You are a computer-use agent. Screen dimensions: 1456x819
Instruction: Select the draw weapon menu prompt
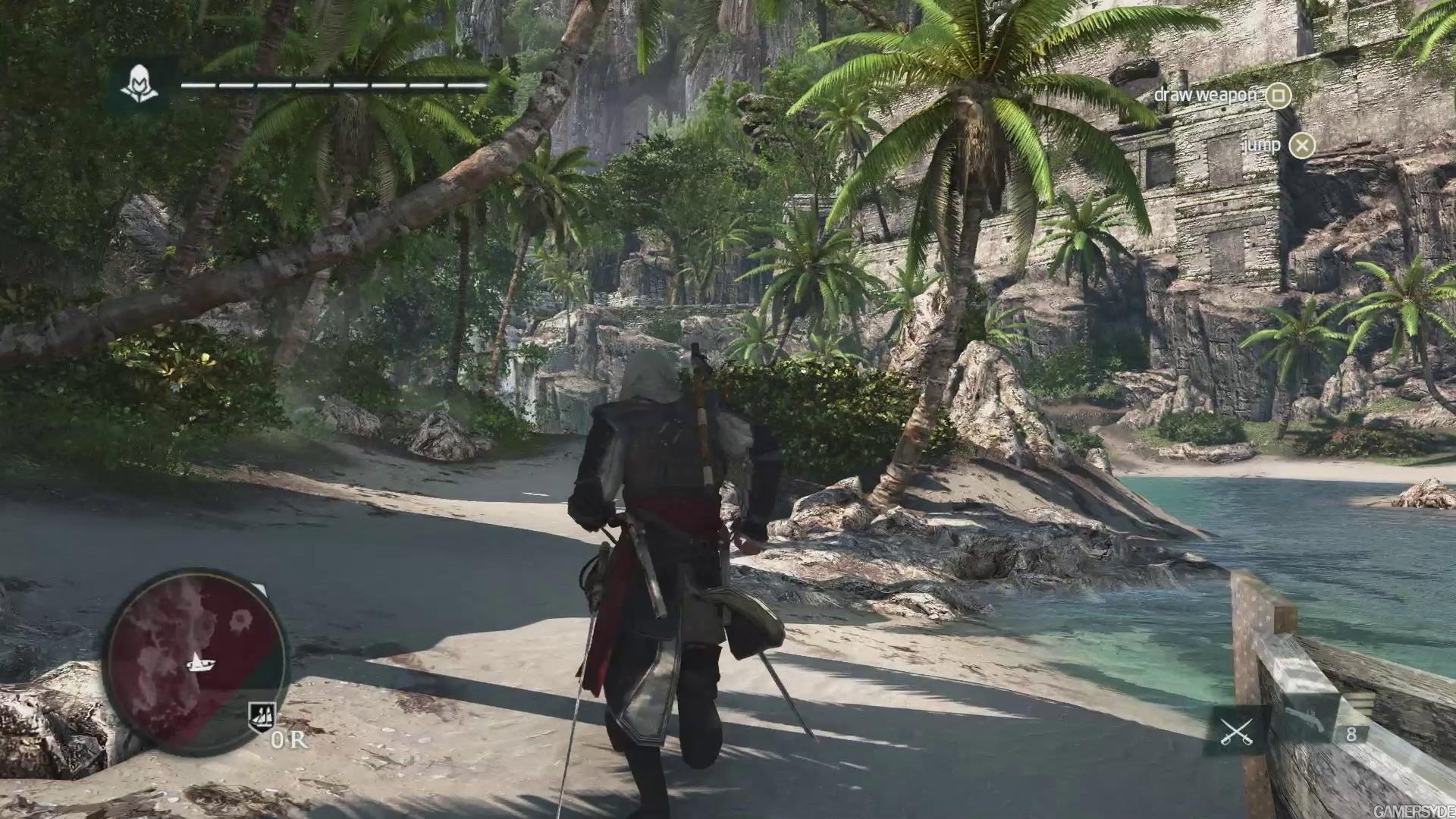pyautogui.click(x=1206, y=96)
